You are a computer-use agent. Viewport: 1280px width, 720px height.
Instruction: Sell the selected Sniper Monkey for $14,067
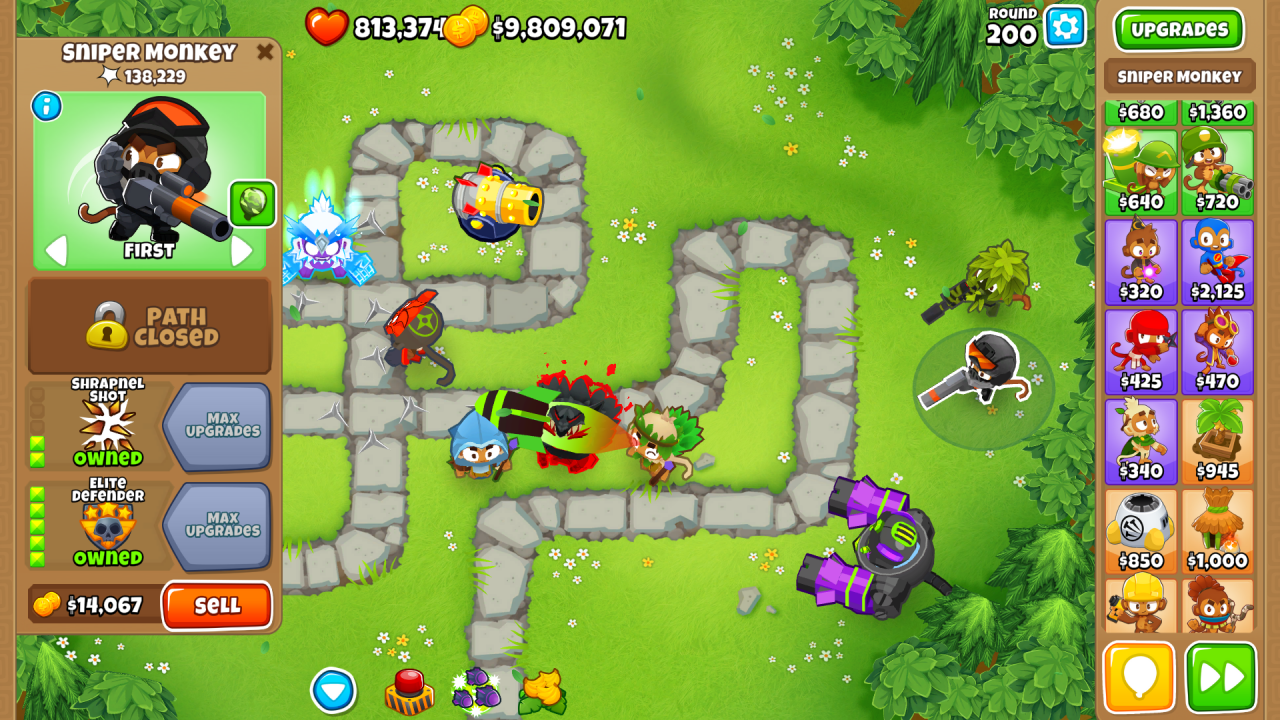coord(217,606)
